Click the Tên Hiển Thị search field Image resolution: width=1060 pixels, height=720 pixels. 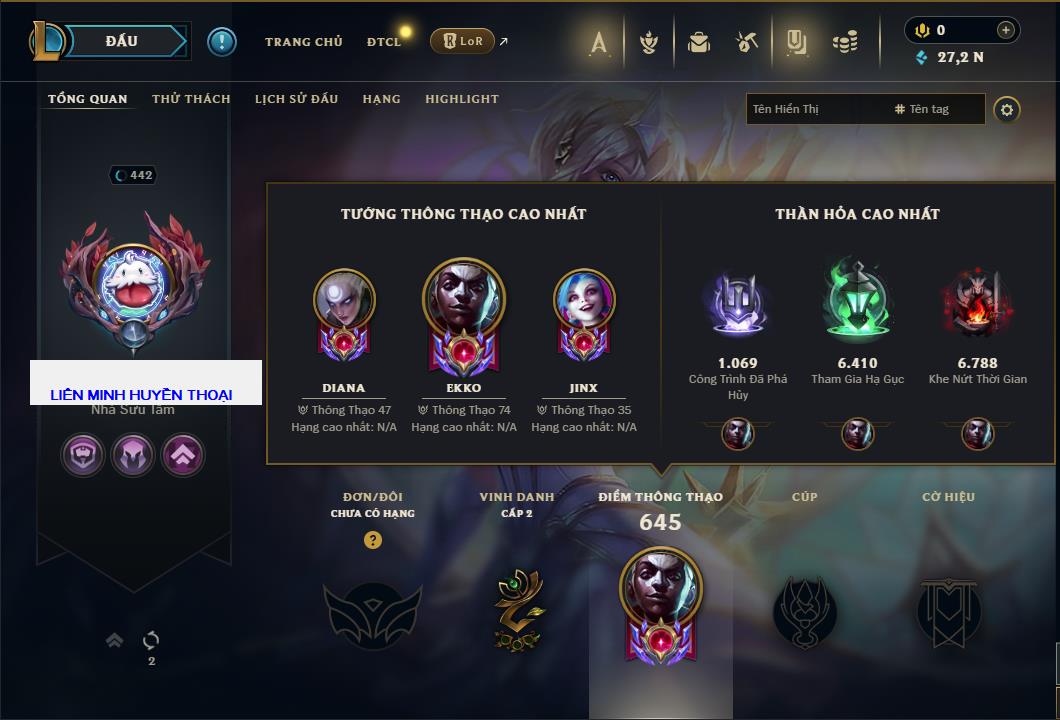pyautogui.click(x=815, y=109)
